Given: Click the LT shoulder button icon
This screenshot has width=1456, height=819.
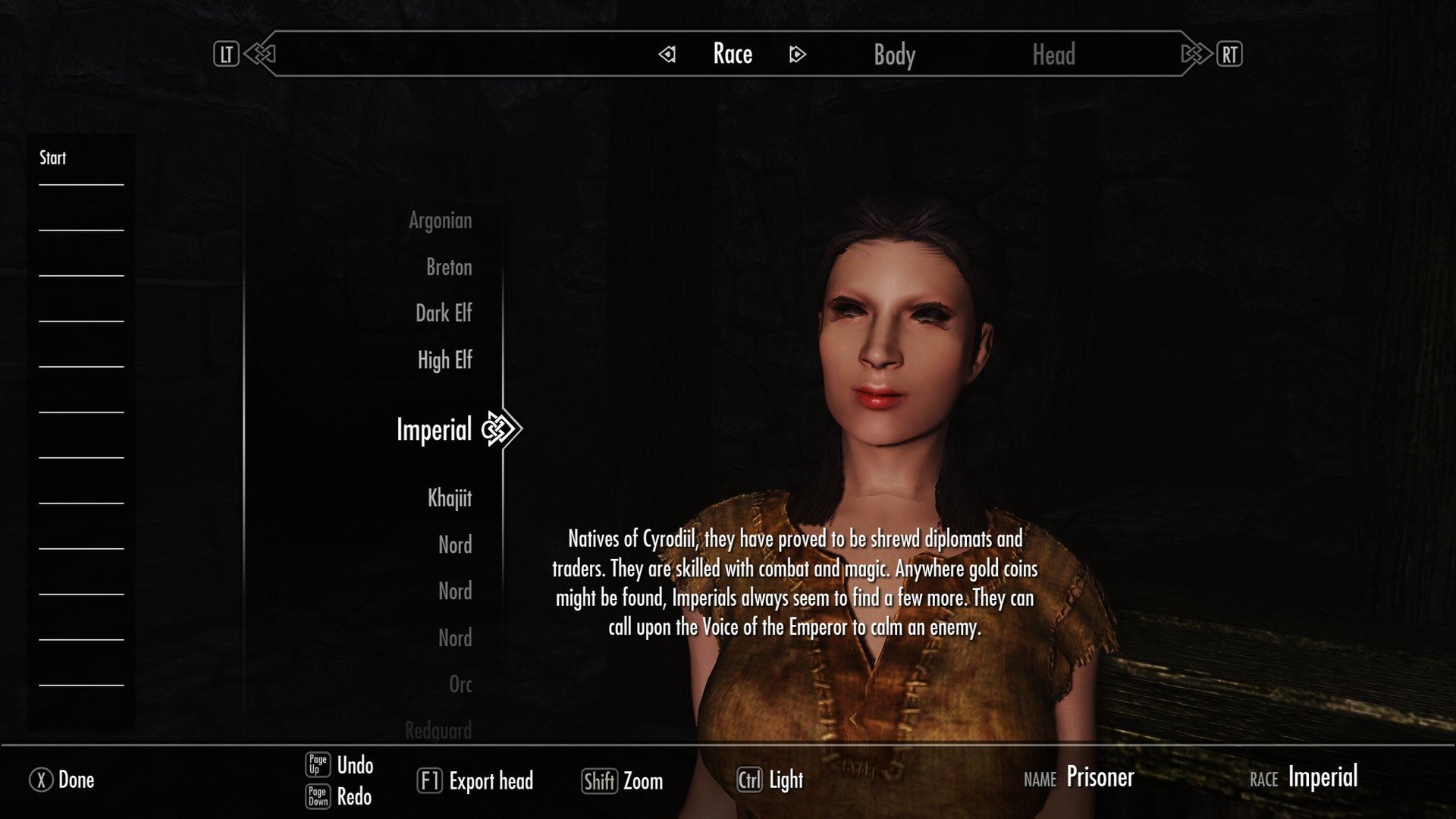Looking at the screenshot, I should [x=225, y=54].
